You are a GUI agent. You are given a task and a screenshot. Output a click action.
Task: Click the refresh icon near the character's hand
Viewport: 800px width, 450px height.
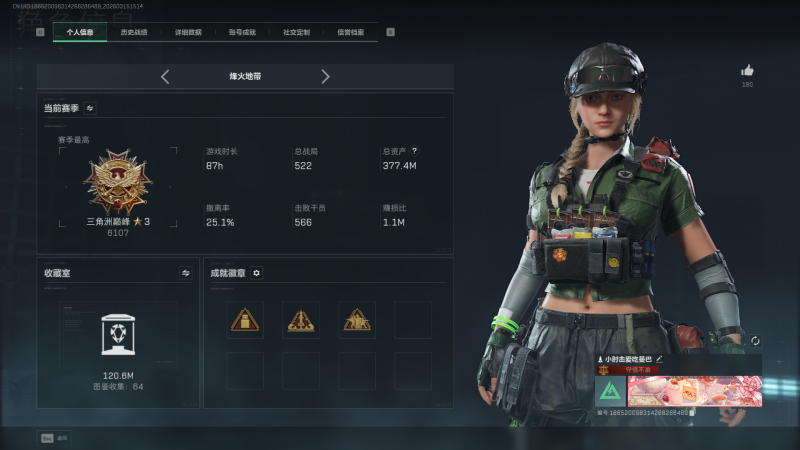754,341
